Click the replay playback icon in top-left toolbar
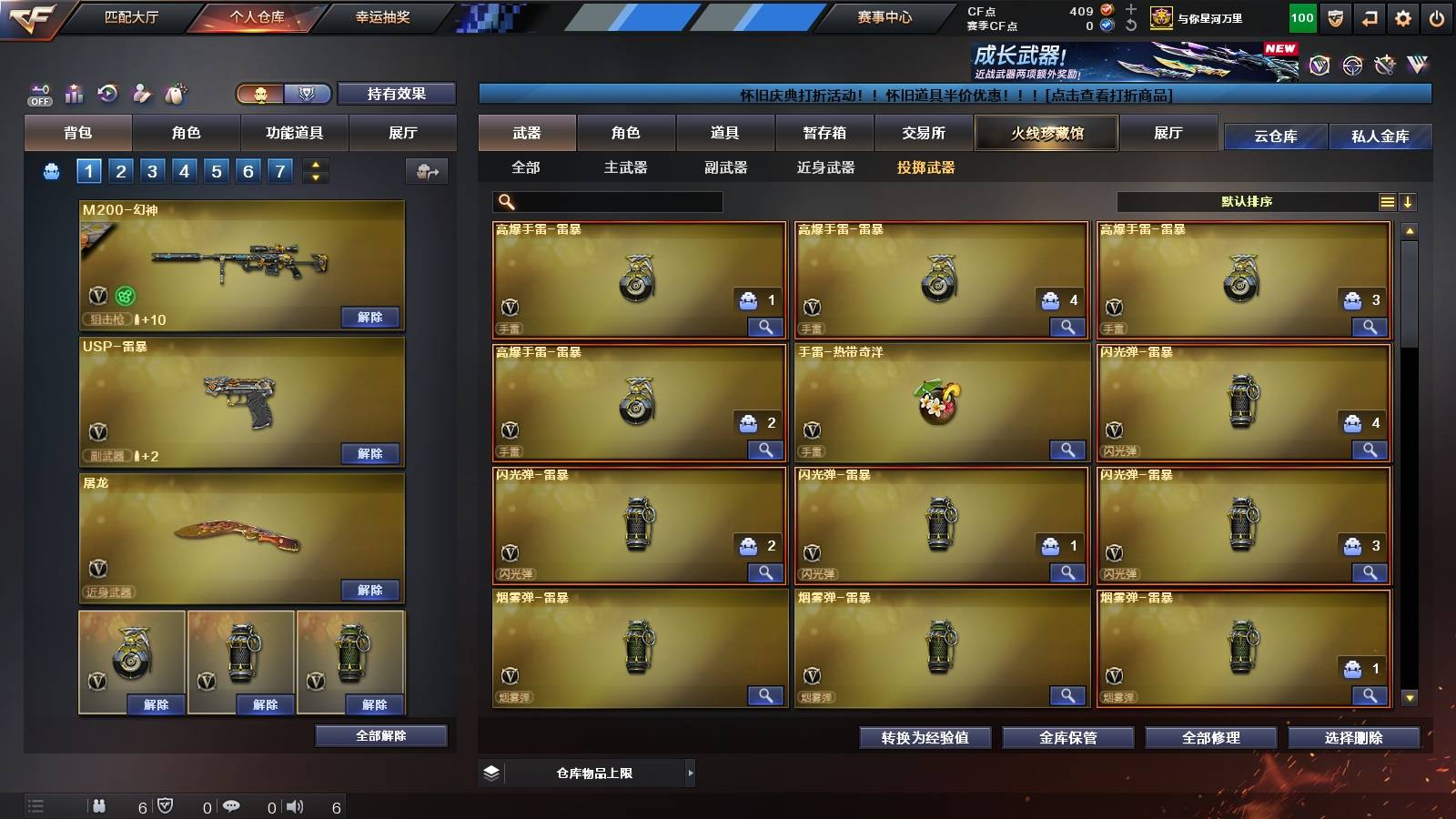The image size is (1456, 819). tap(107, 93)
